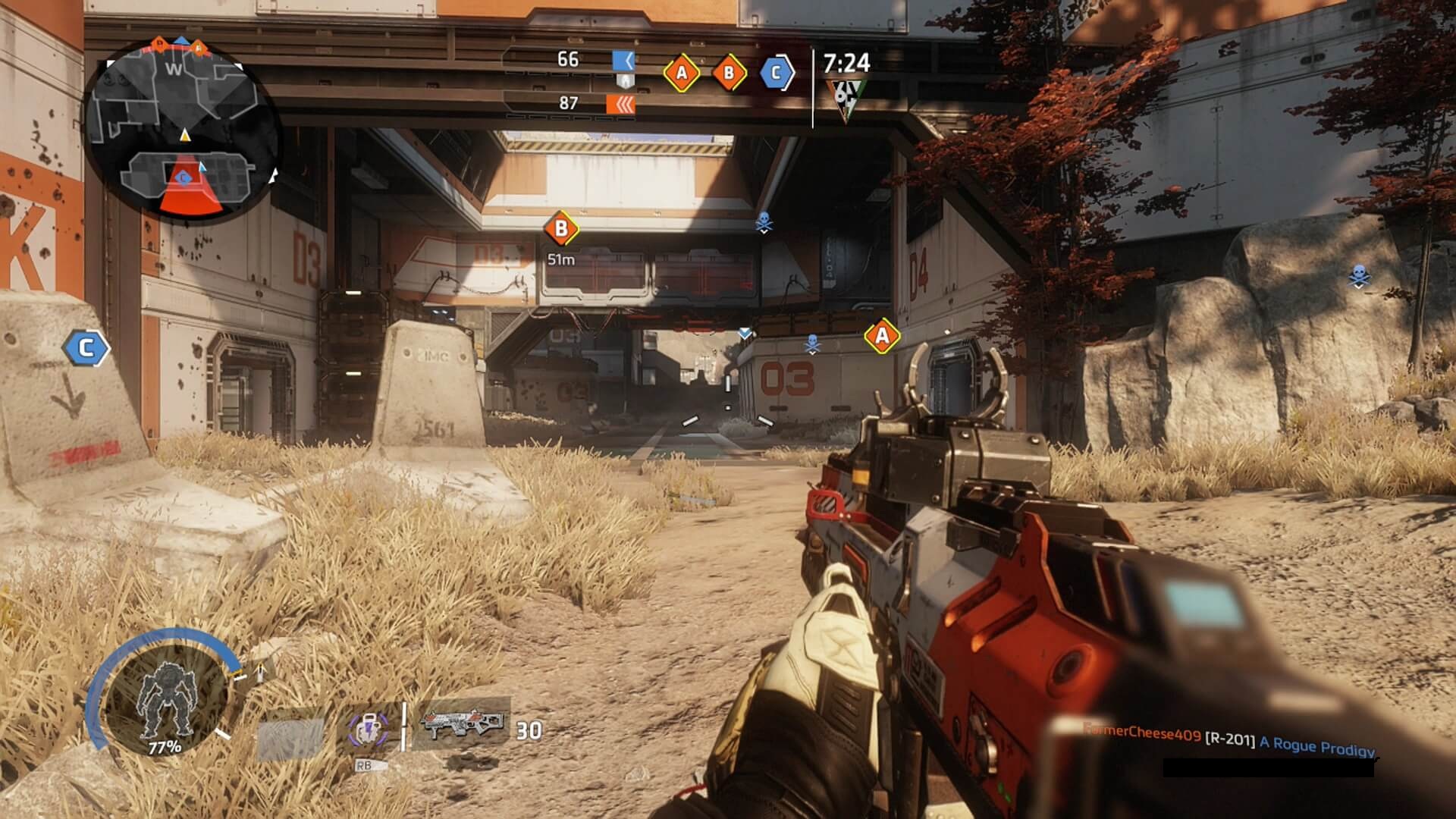This screenshot has width=1456, height=819.
Task: Click the blue C marker on the minimap
Action: pos(183,177)
